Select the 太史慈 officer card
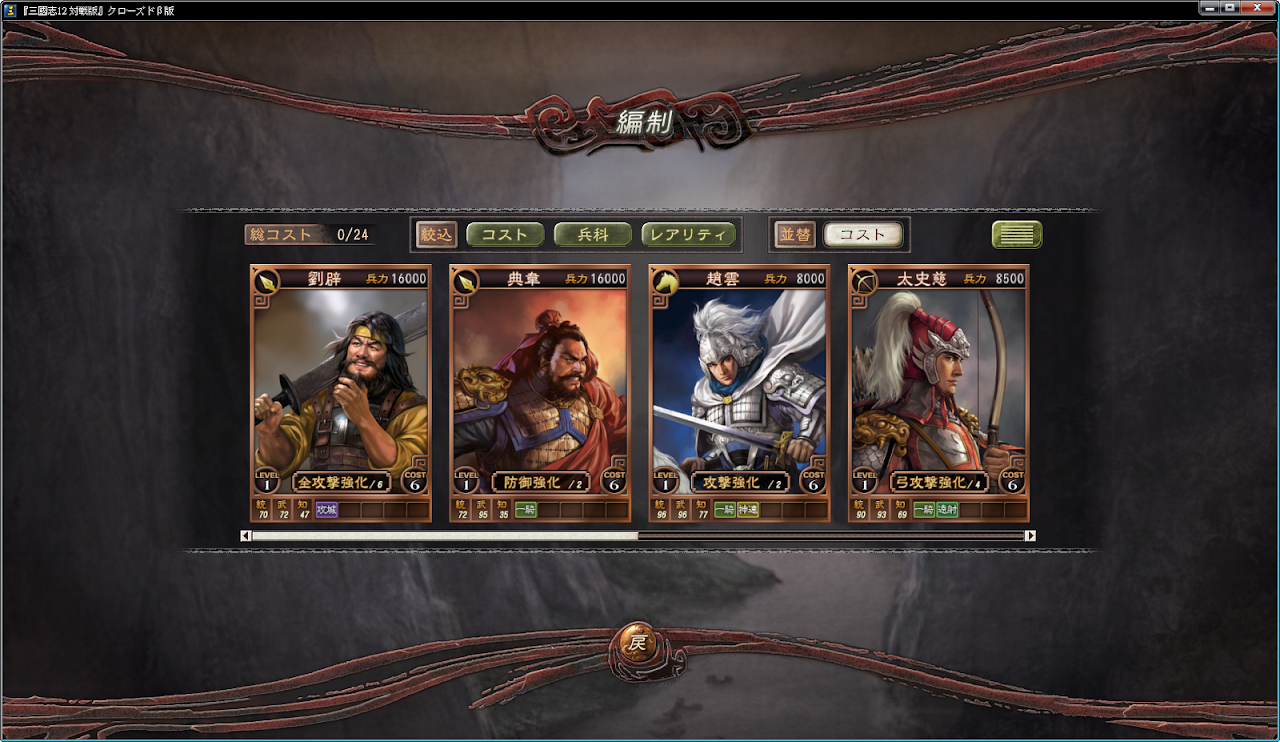Image resolution: width=1280 pixels, height=742 pixels. point(938,390)
